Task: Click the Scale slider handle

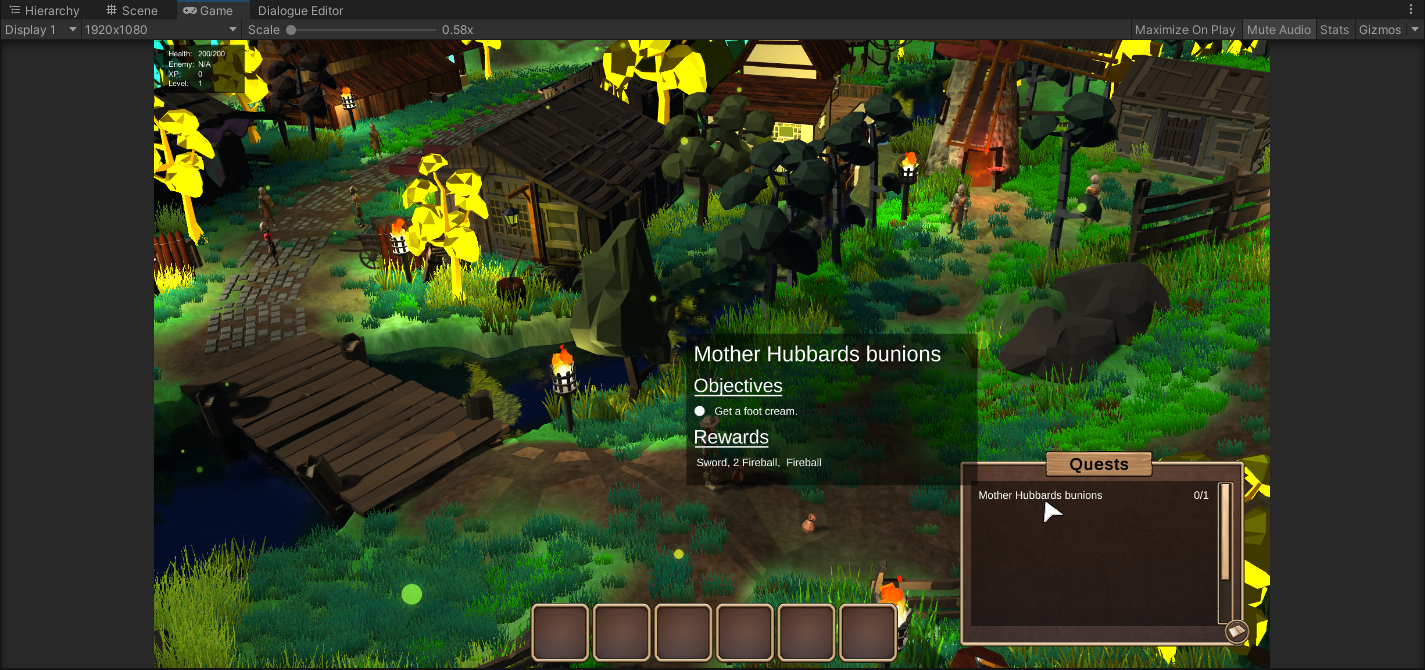Action: tap(291, 30)
